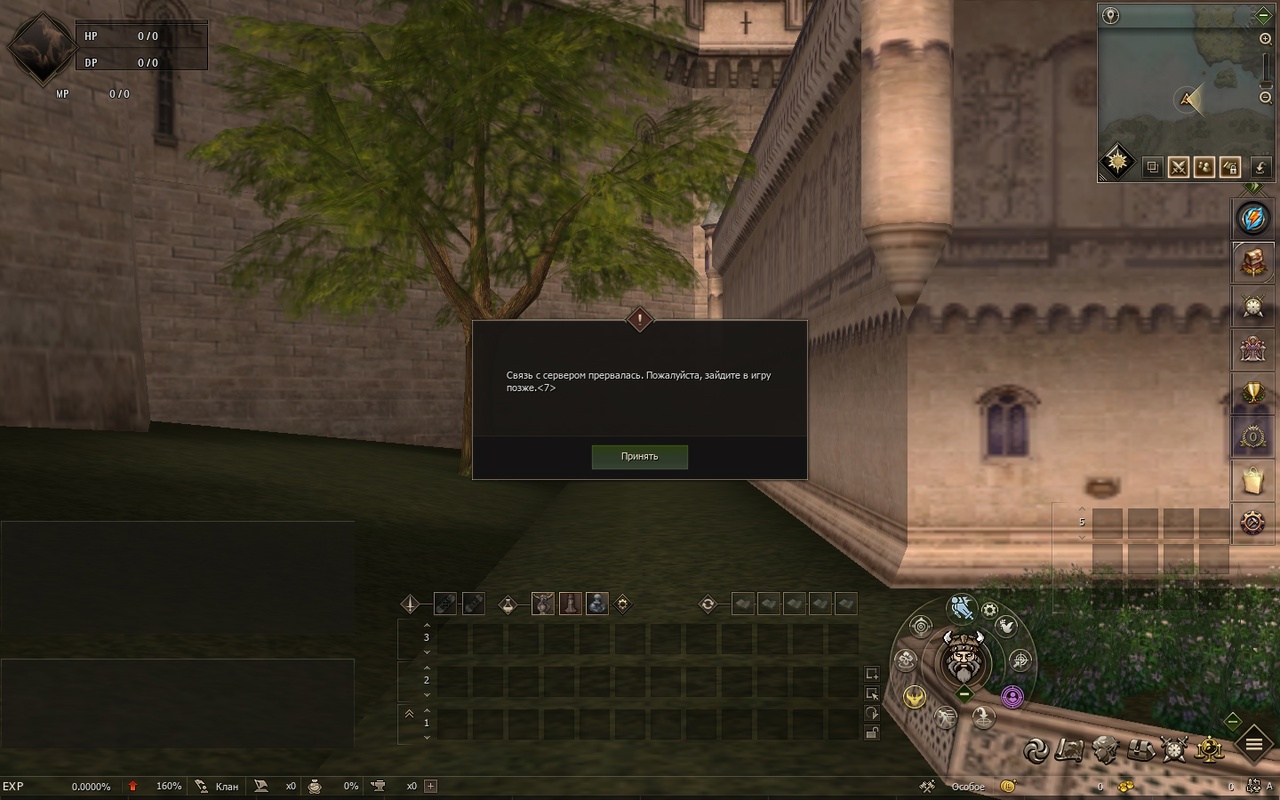The image size is (1280, 800).
Task: Open the Клан panel in the bottom bar
Action: (218, 786)
